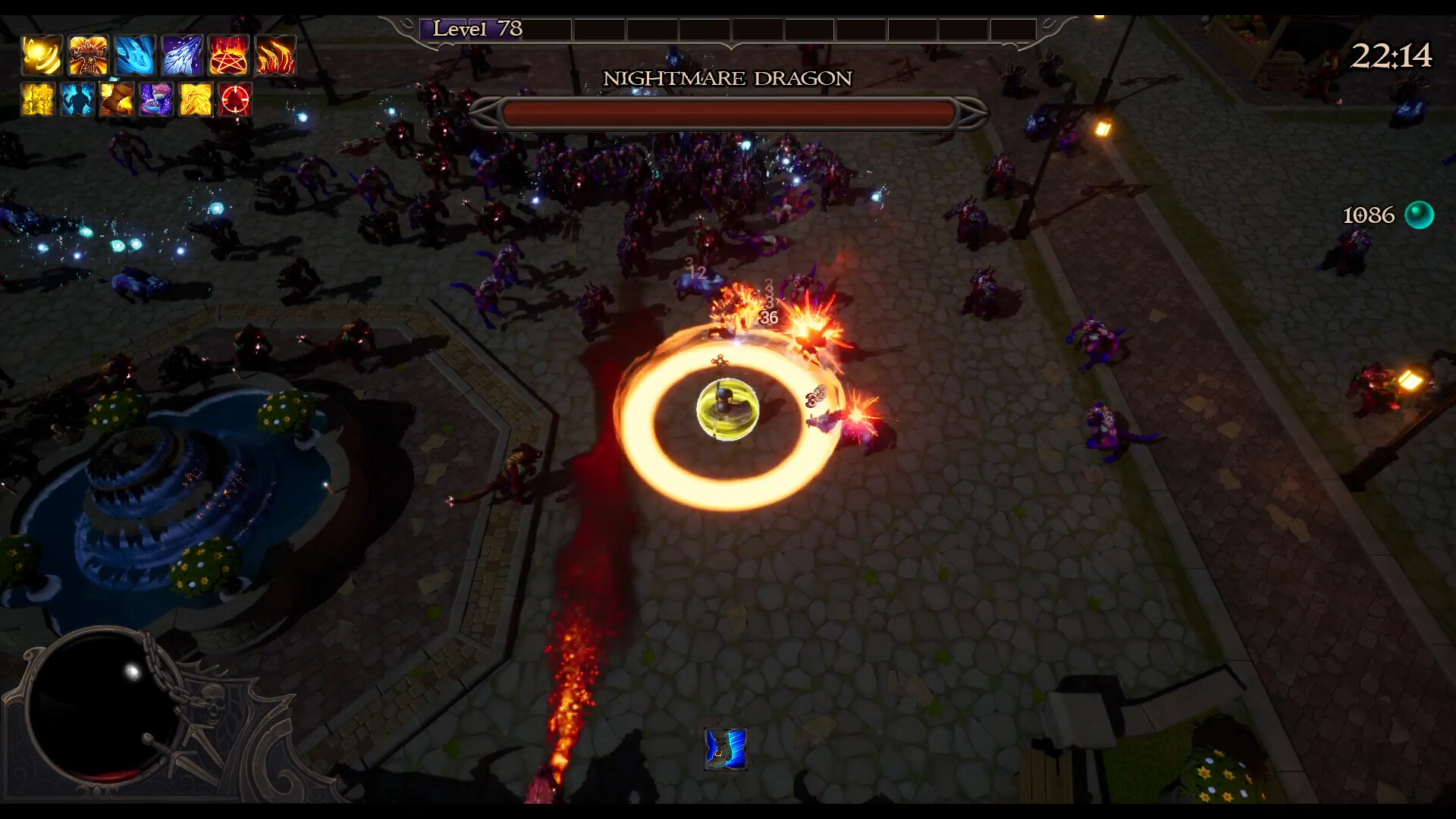
Task: Click the red crosshair targeting icon
Action: (237, 99)
